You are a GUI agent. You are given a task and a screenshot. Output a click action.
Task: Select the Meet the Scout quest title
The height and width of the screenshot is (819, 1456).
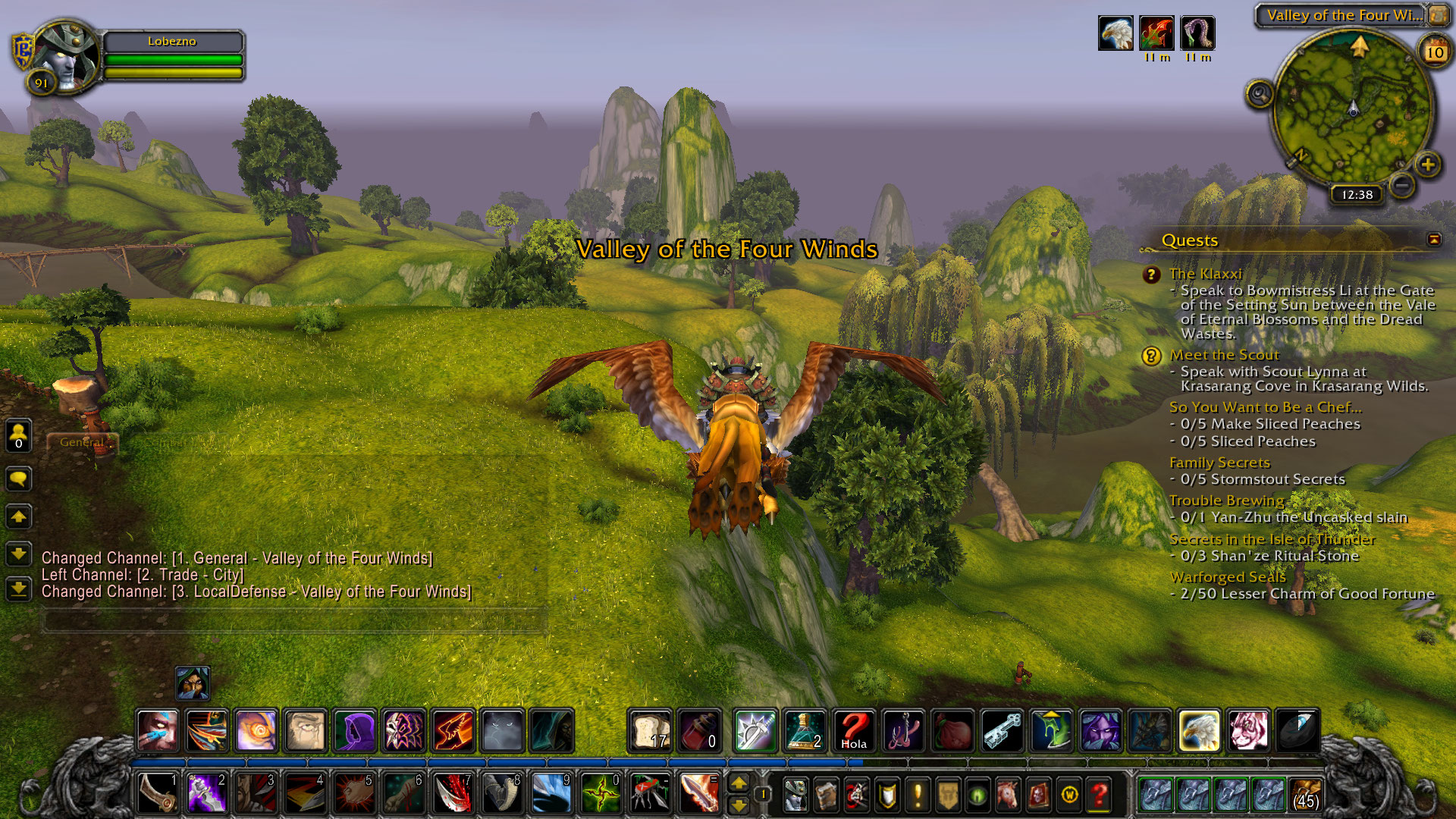(1224, 355)
